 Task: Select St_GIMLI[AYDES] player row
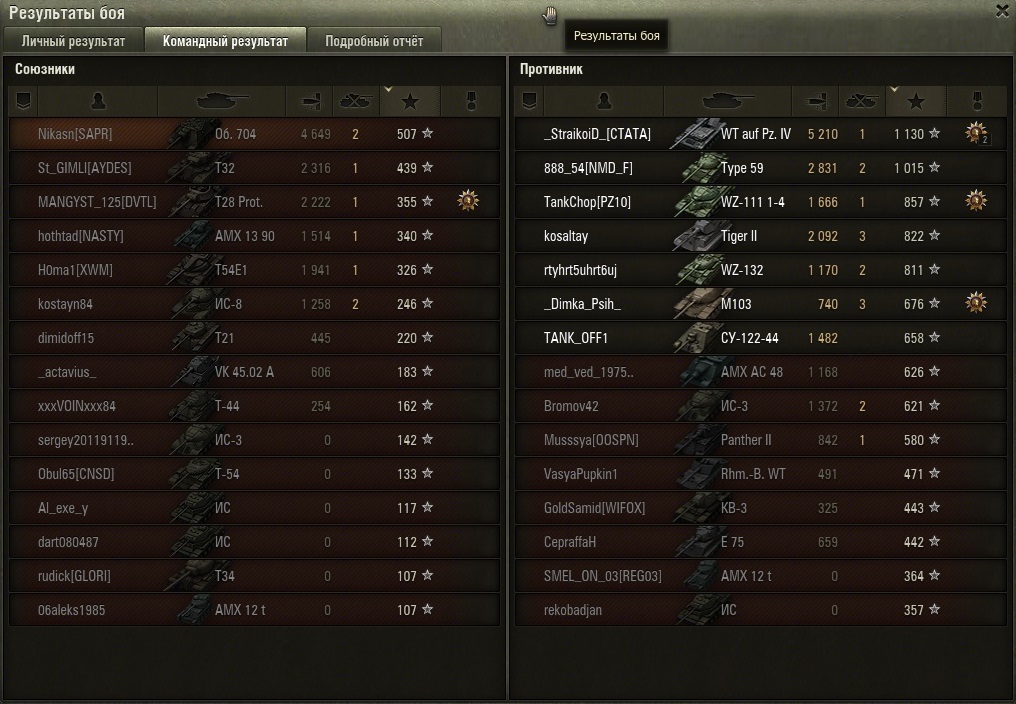tap(254, 168)
